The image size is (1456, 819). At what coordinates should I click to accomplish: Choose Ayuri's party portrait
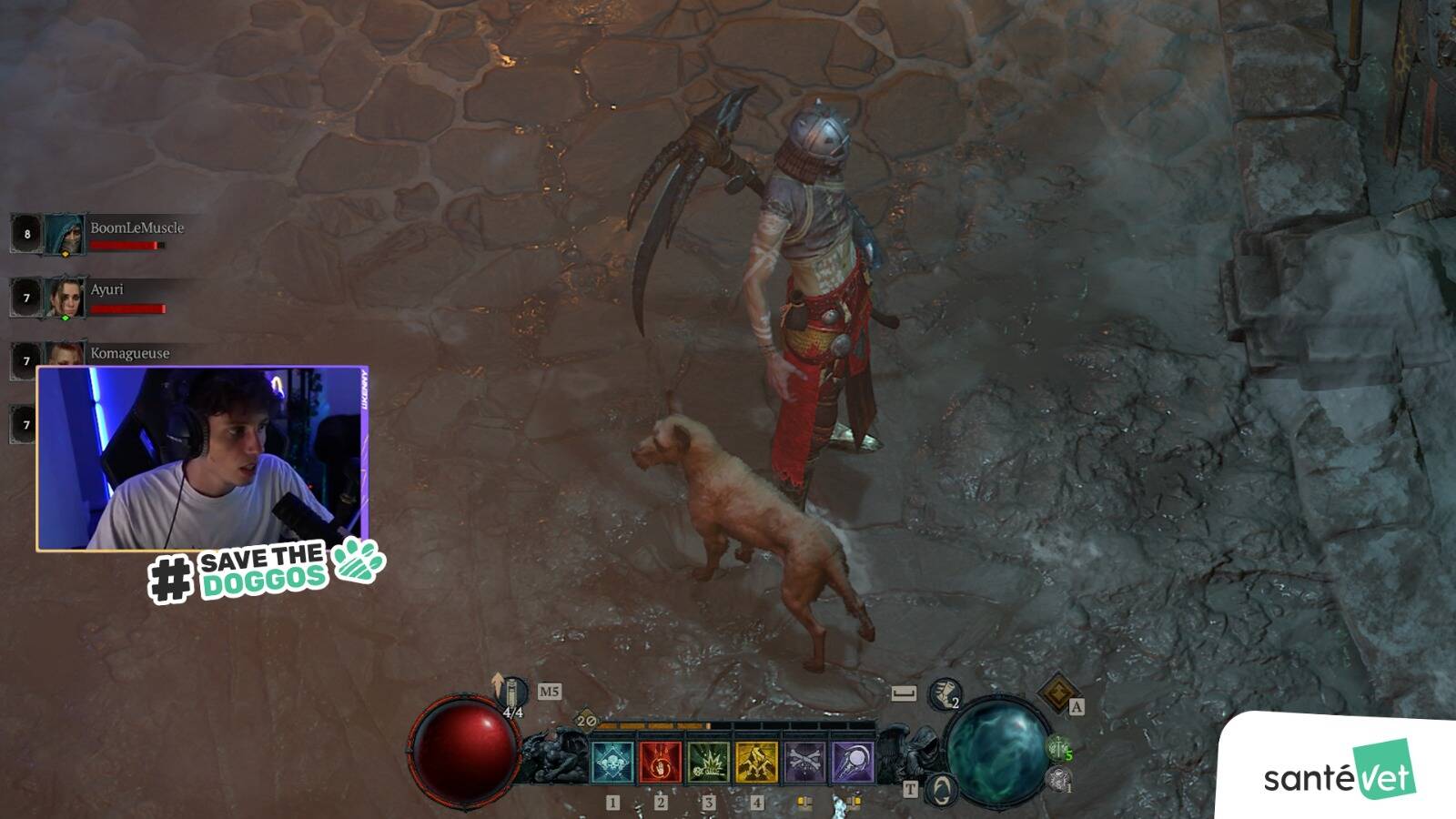click(65, 298)
